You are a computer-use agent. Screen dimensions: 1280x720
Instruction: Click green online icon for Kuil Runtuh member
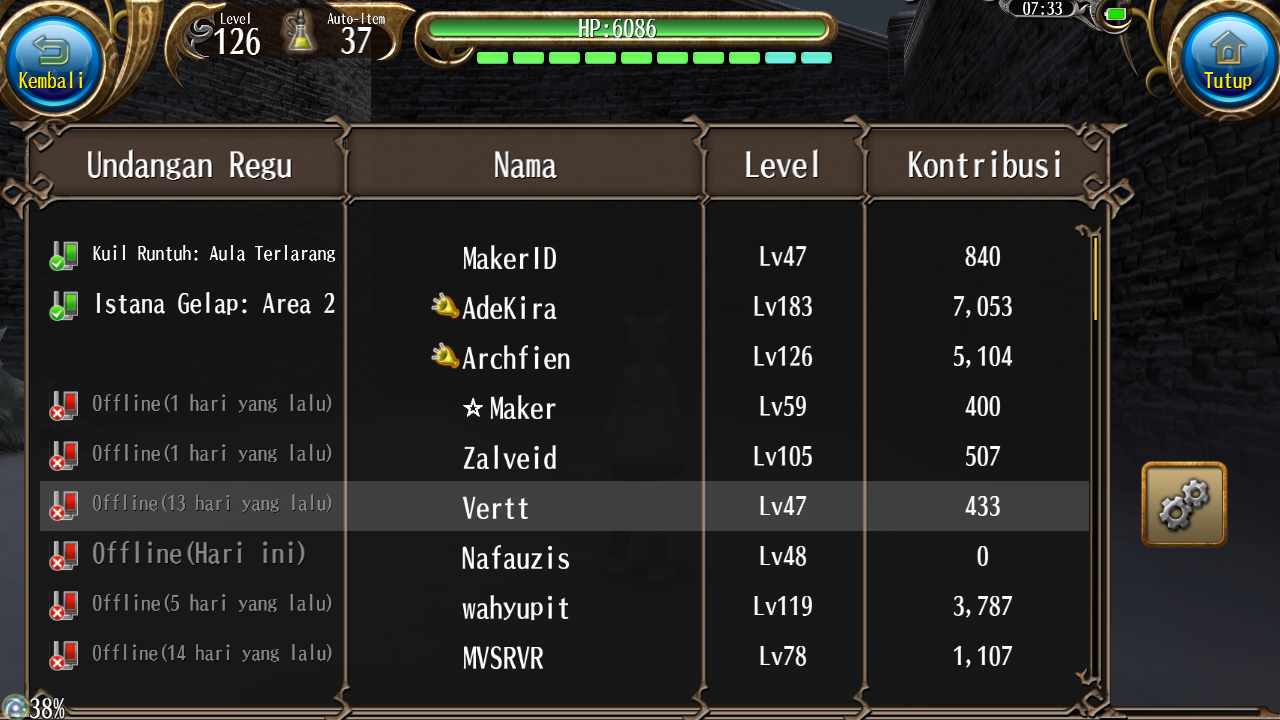click(63, 254)
